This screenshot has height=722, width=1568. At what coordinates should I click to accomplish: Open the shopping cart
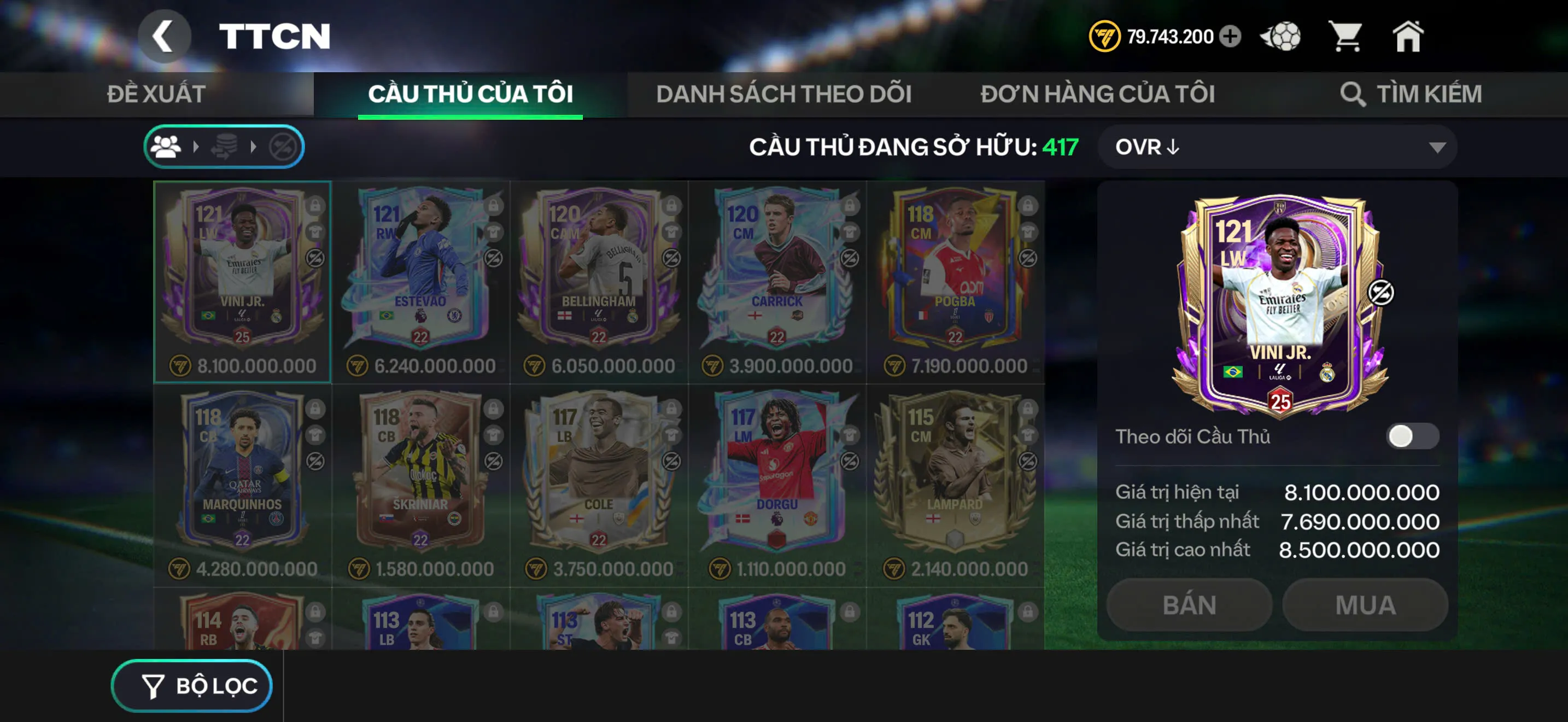1347,37
